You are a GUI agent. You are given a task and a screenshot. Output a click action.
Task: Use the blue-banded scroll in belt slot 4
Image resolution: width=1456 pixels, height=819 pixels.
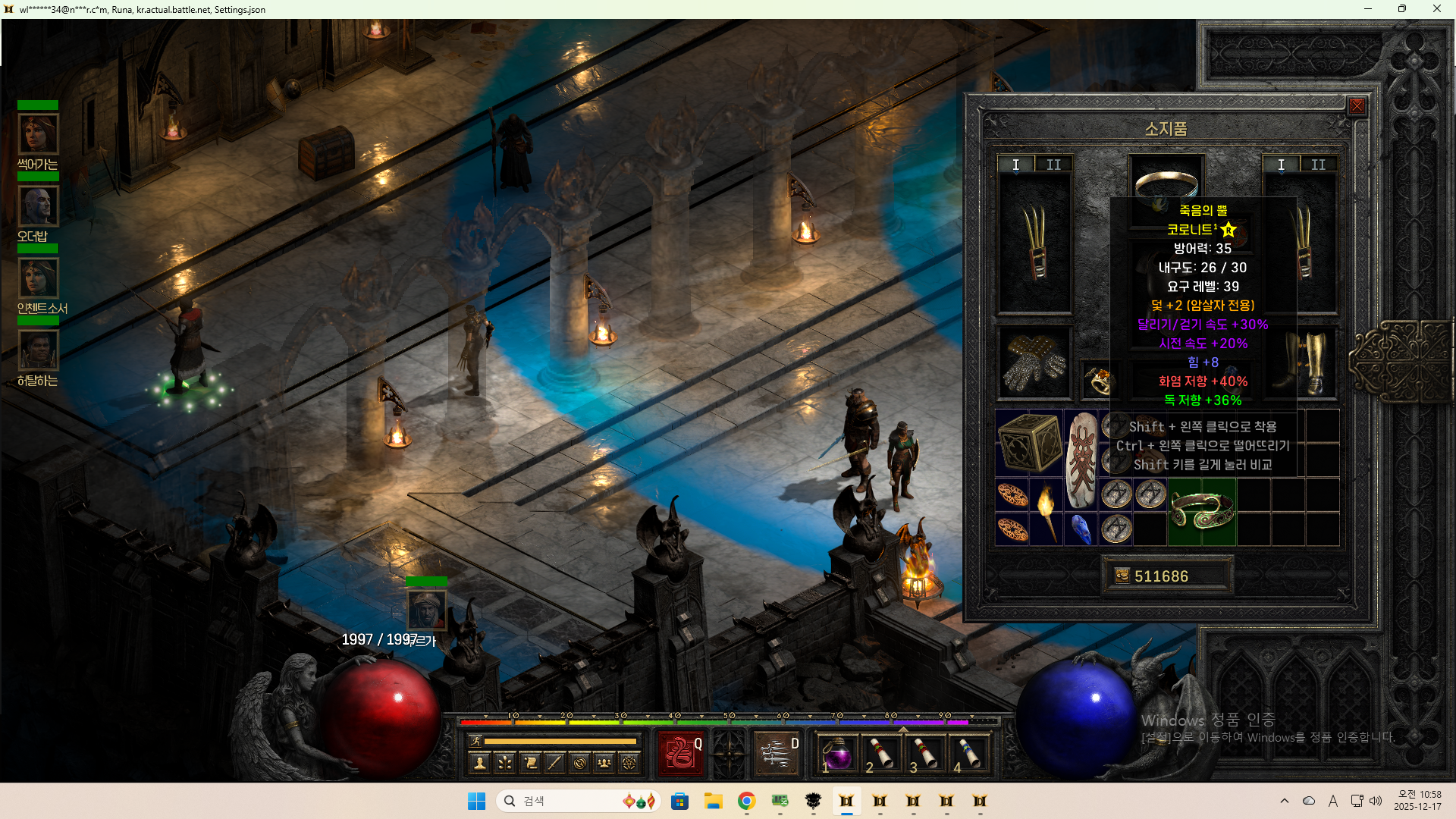tap(968, 755)
